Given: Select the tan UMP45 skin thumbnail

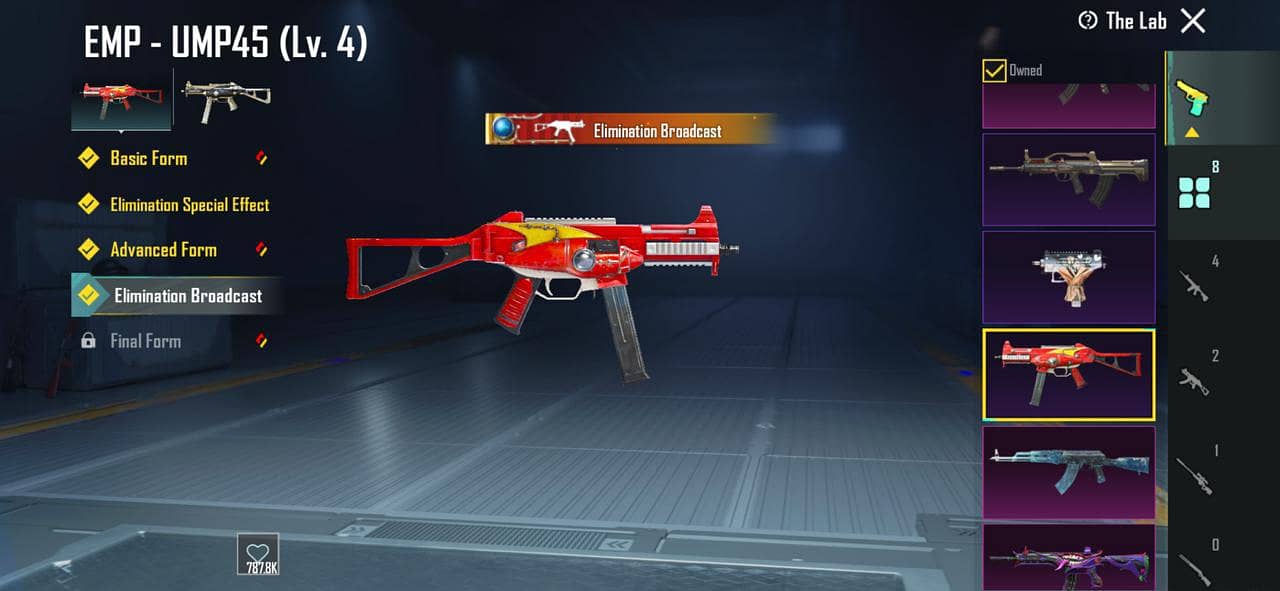Looking at the screenshot, I should [225, 98].
